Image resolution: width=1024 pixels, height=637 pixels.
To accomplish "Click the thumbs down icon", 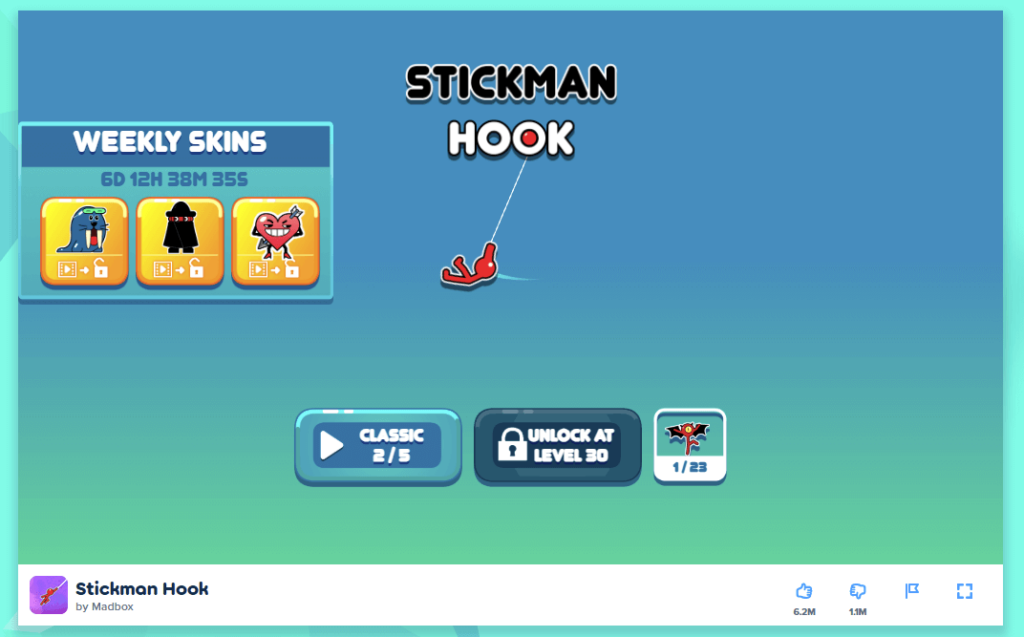I will click(x=858, y=591).
